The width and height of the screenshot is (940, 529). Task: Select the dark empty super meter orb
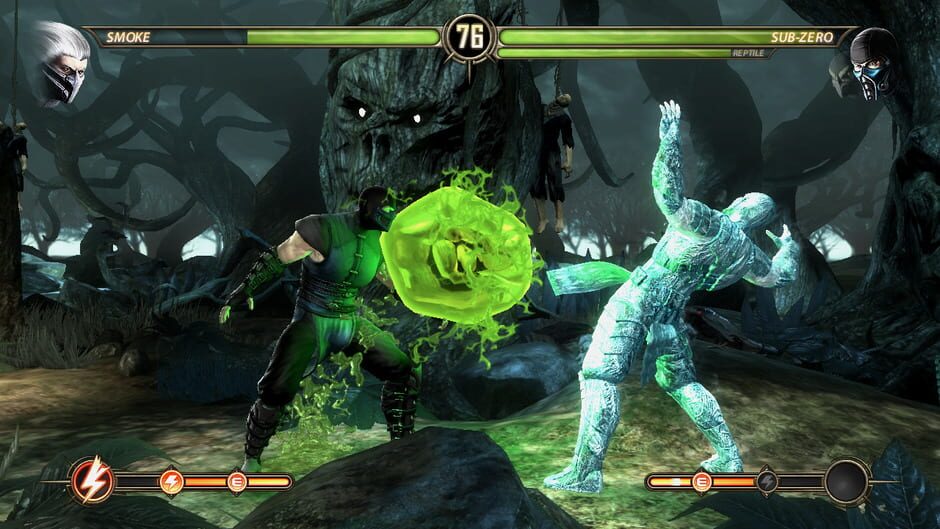(846, 482)
